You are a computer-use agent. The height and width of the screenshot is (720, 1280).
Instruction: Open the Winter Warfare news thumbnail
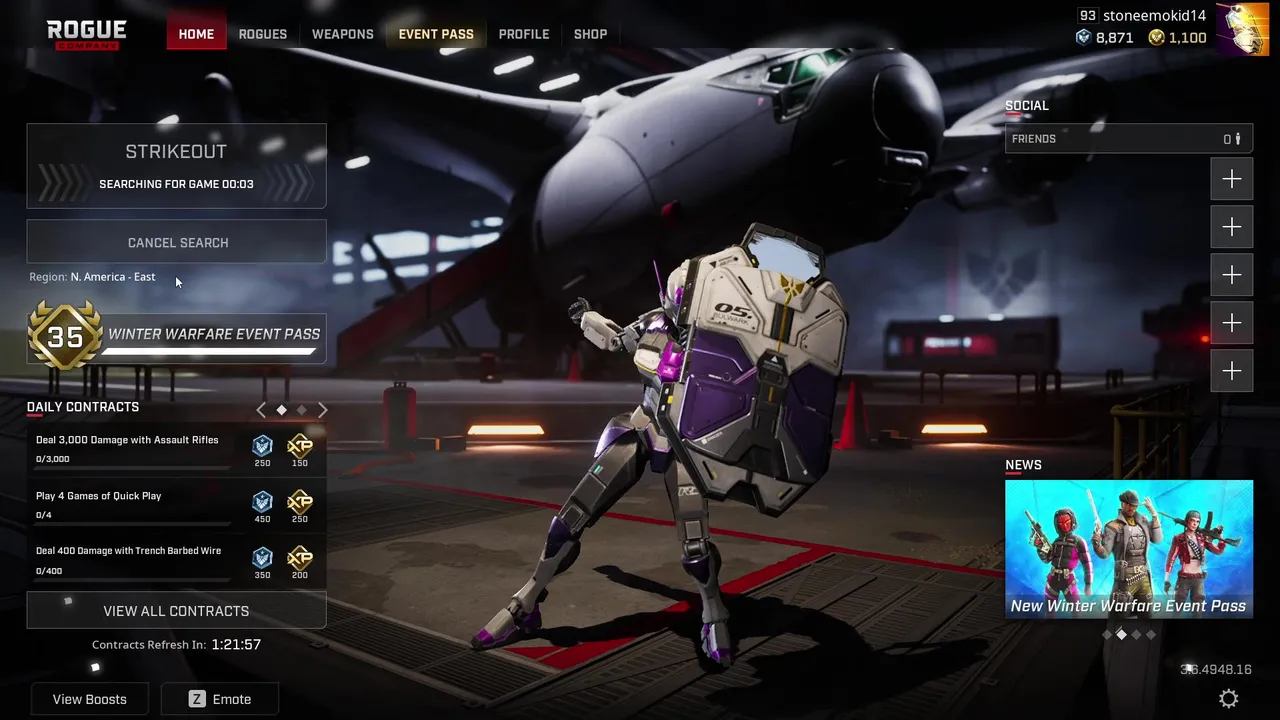click(1128, 548)
